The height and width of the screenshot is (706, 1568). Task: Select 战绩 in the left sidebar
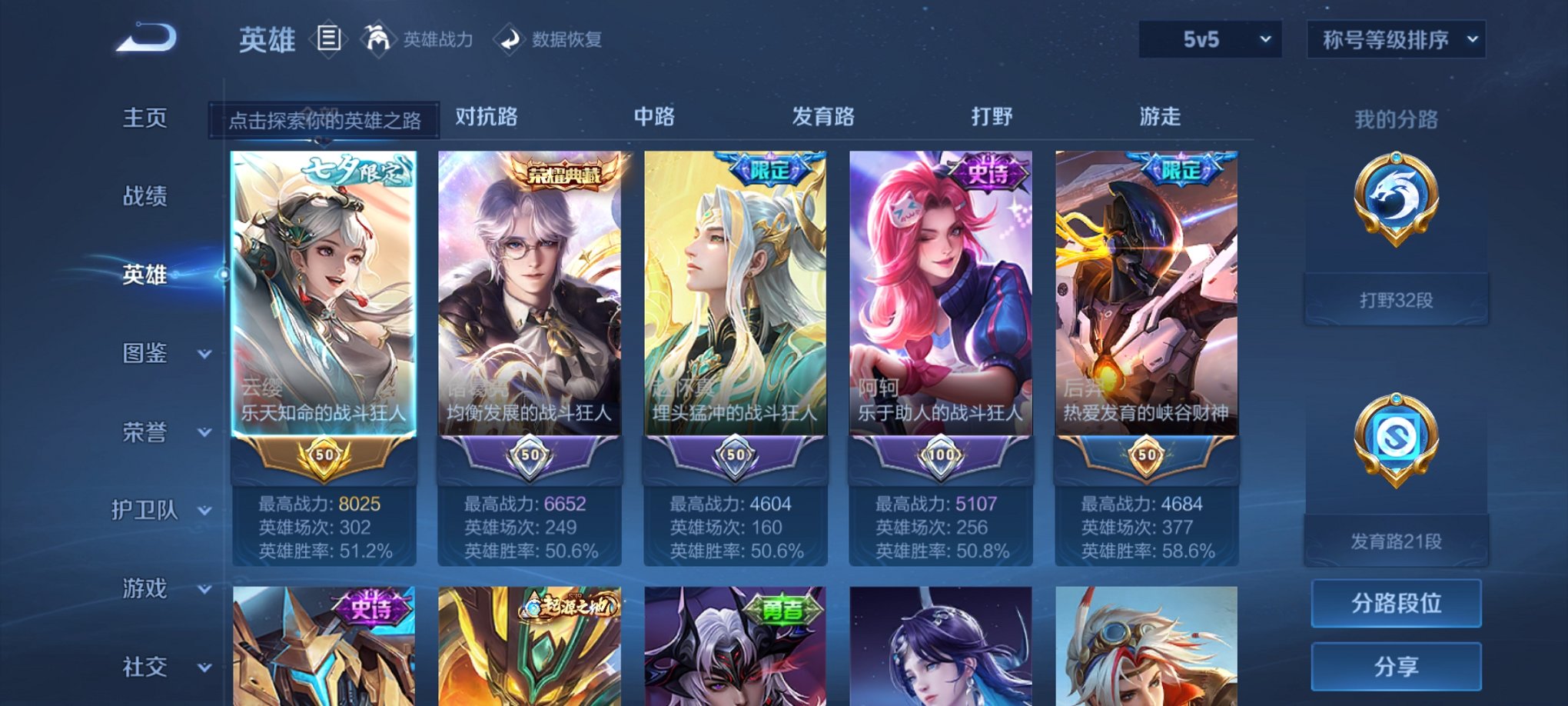click(x=146, y=196)
